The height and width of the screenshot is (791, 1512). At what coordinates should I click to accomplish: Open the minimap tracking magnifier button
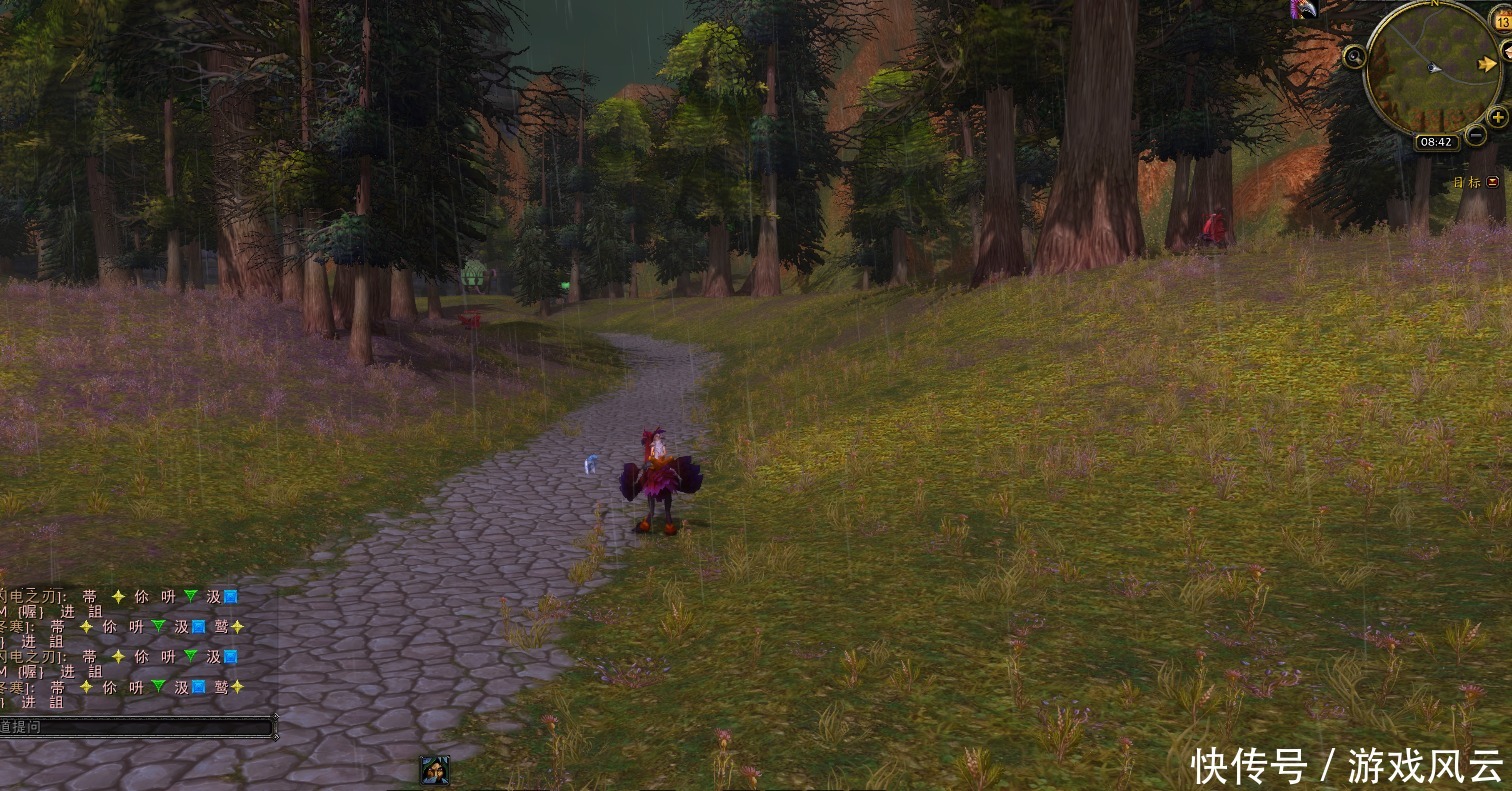1354,57
